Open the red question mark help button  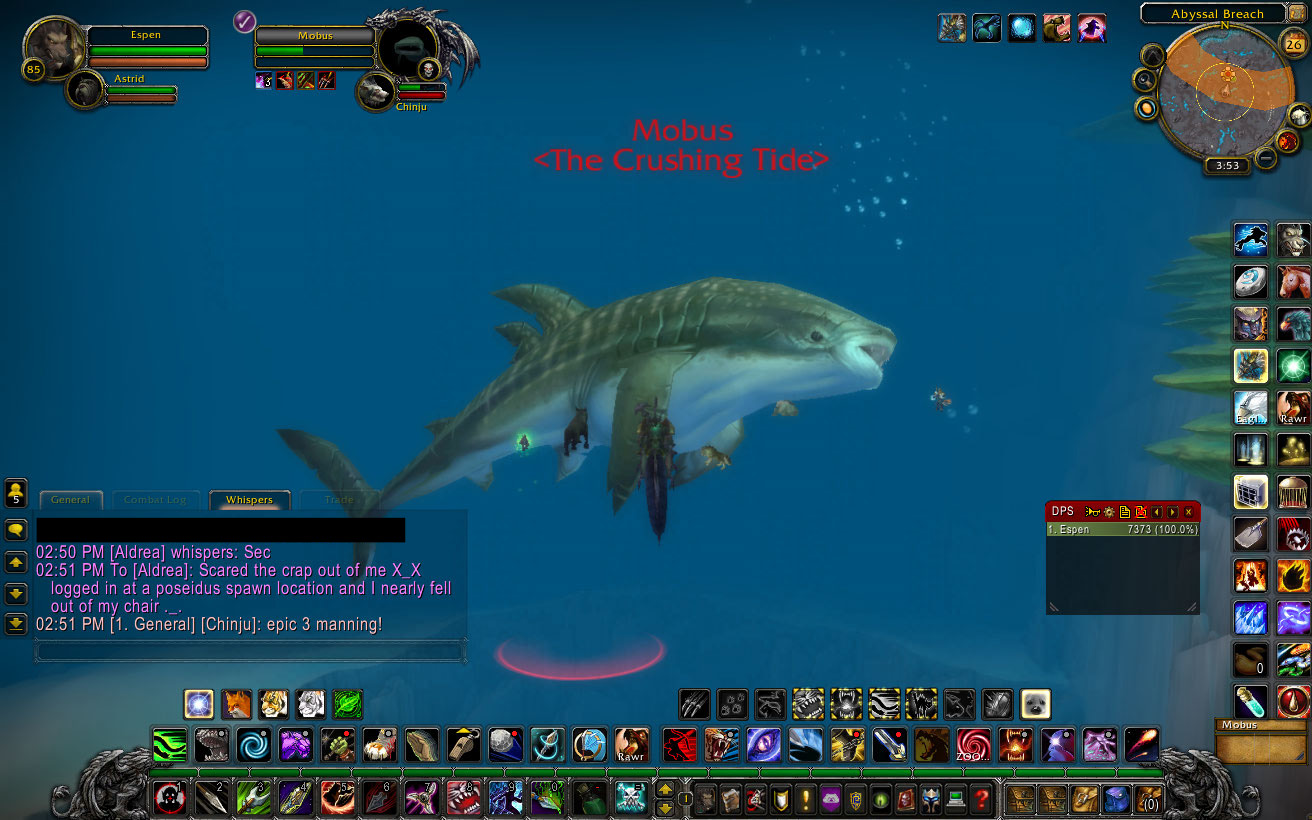tap(984, 798)
